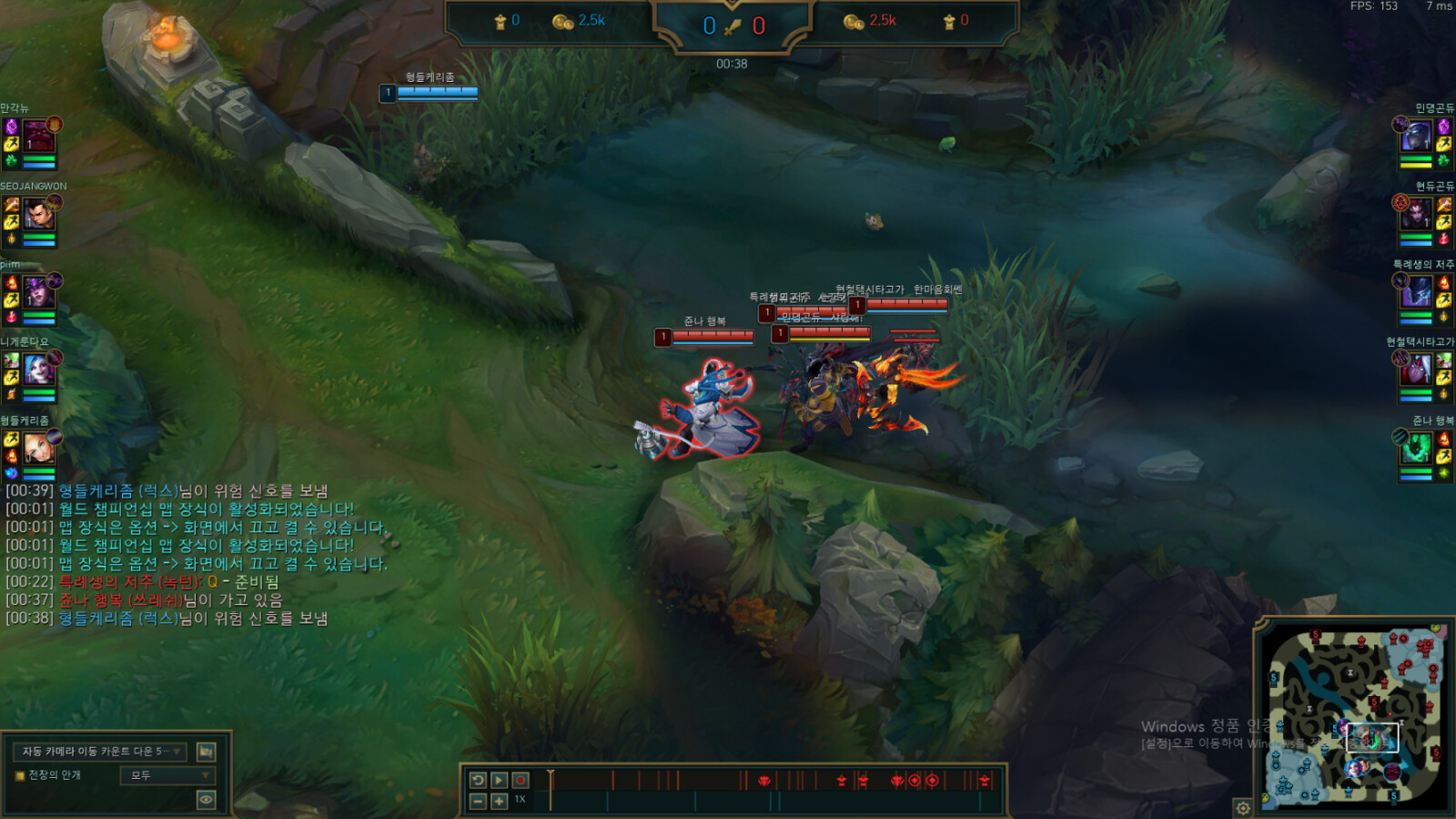The width and height of the screenshot is (1456, 819).
Task: Select blue team player 형들케리좀's portrait
Action: (39, 448)
